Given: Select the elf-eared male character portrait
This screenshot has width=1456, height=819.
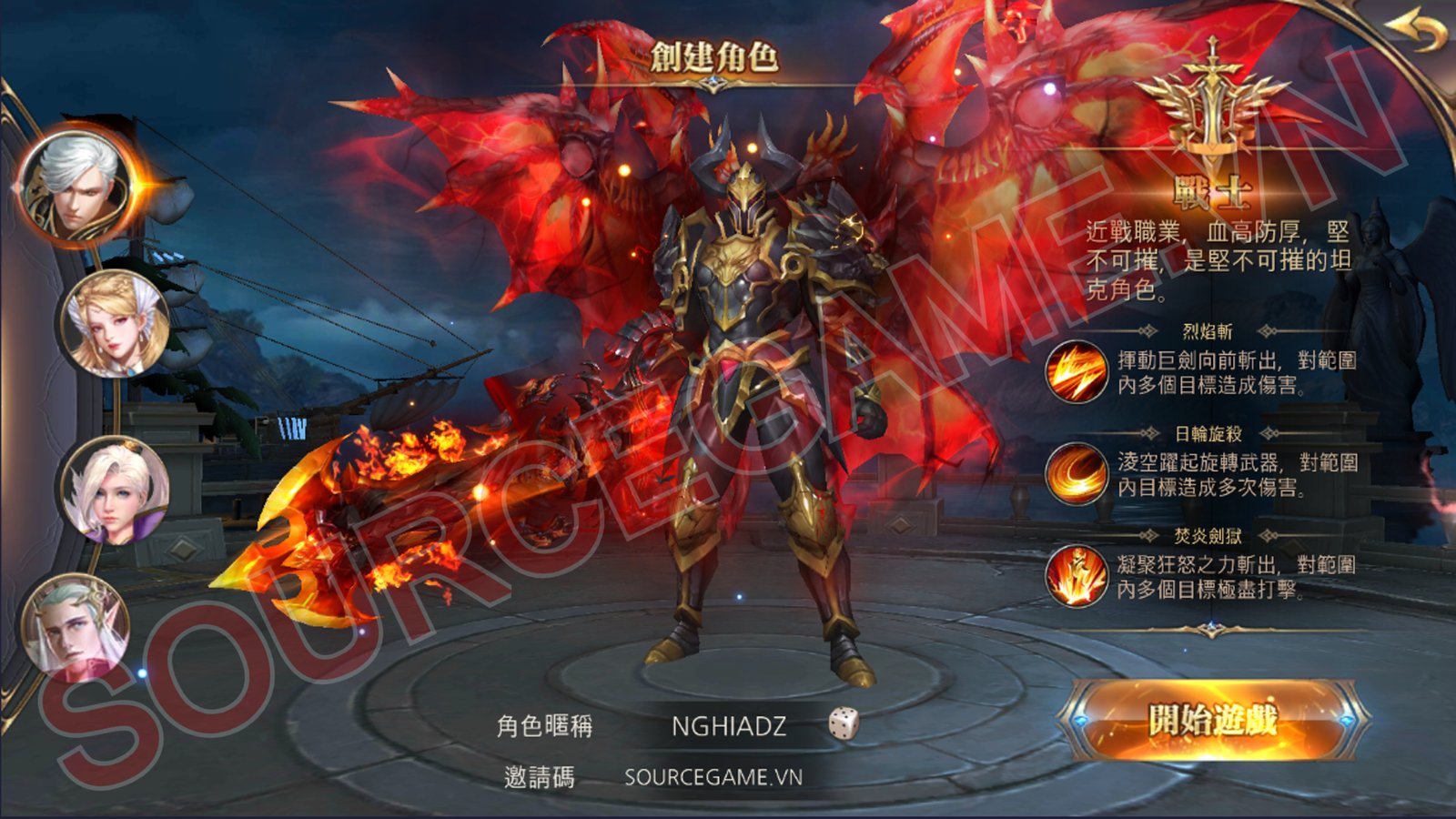Looking at the screenshot, I should [x=75, y=626].
